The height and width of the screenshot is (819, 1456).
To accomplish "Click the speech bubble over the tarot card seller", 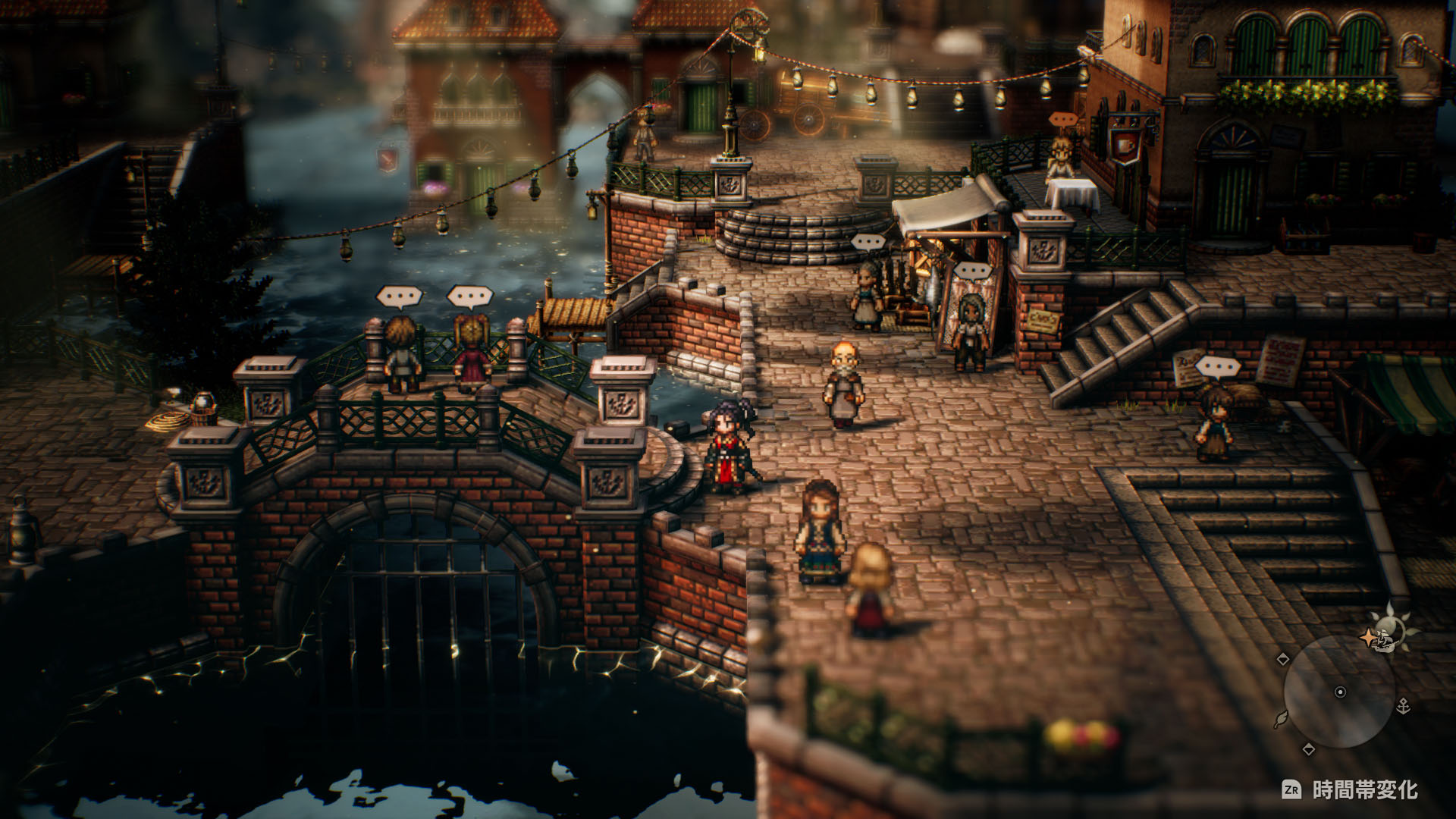I will pyautogui.click(x=972, y=269).
